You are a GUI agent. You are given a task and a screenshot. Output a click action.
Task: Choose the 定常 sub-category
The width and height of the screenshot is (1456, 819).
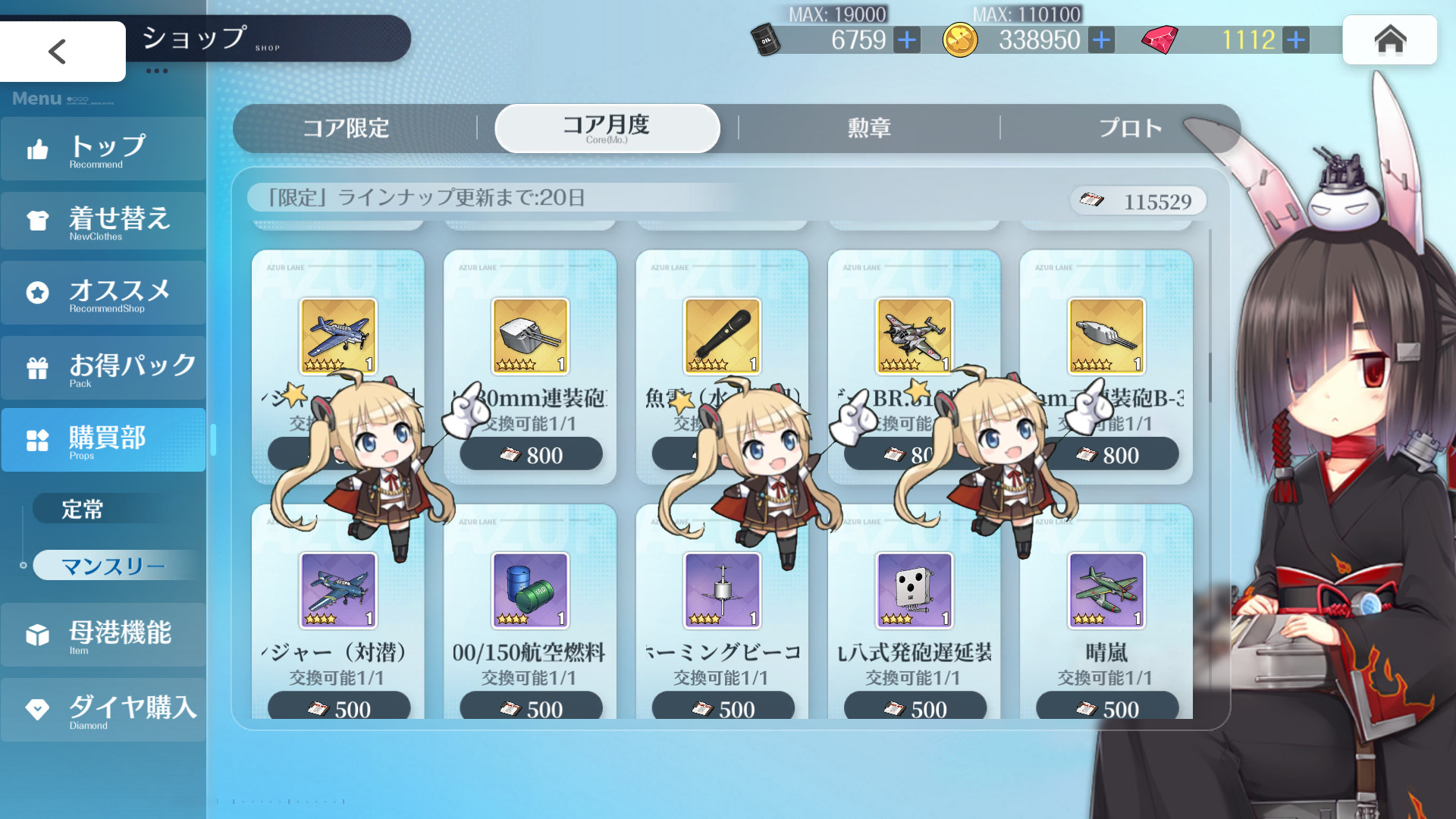tap(83, 509)
